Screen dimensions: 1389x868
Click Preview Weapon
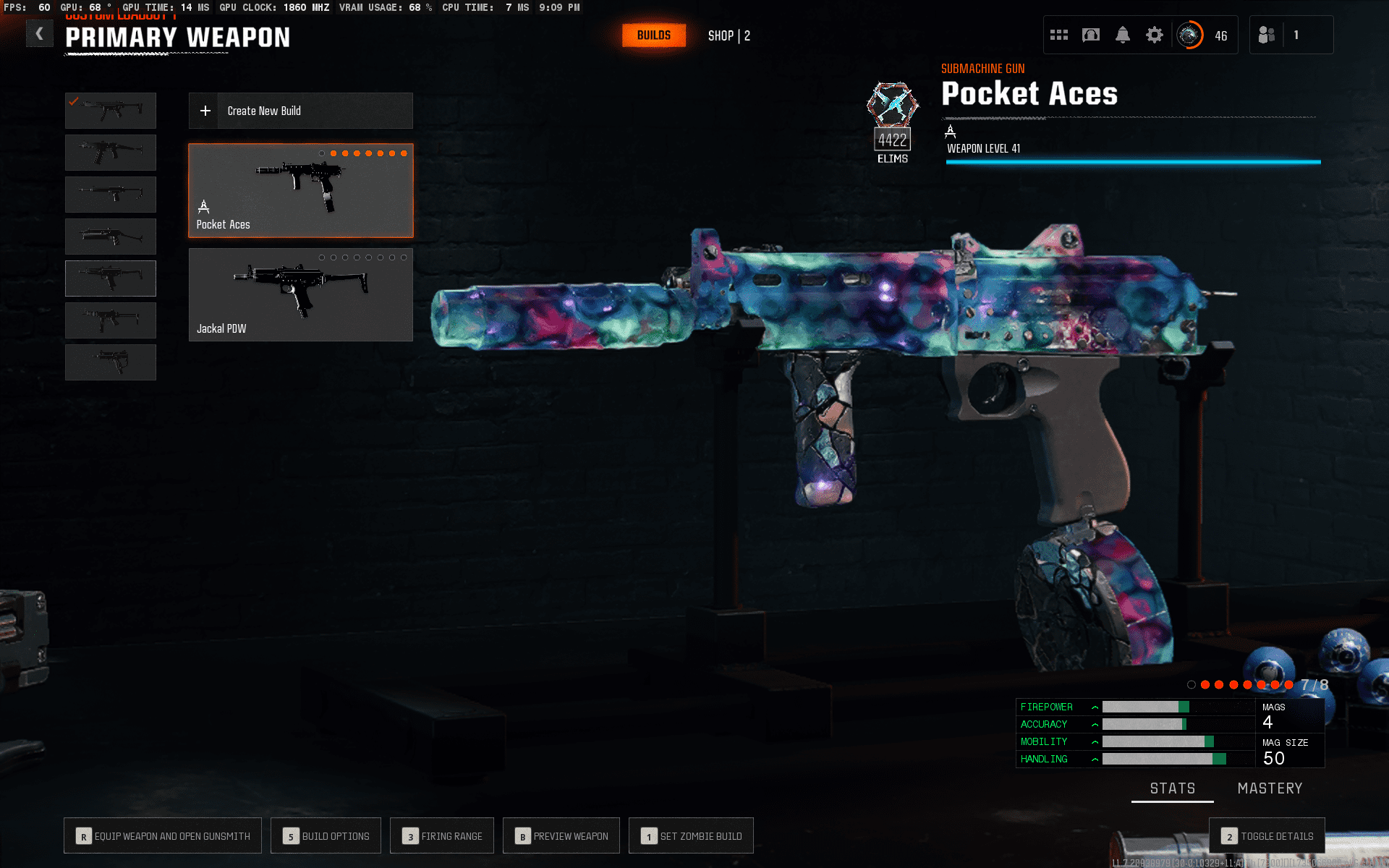click(561, 836)
